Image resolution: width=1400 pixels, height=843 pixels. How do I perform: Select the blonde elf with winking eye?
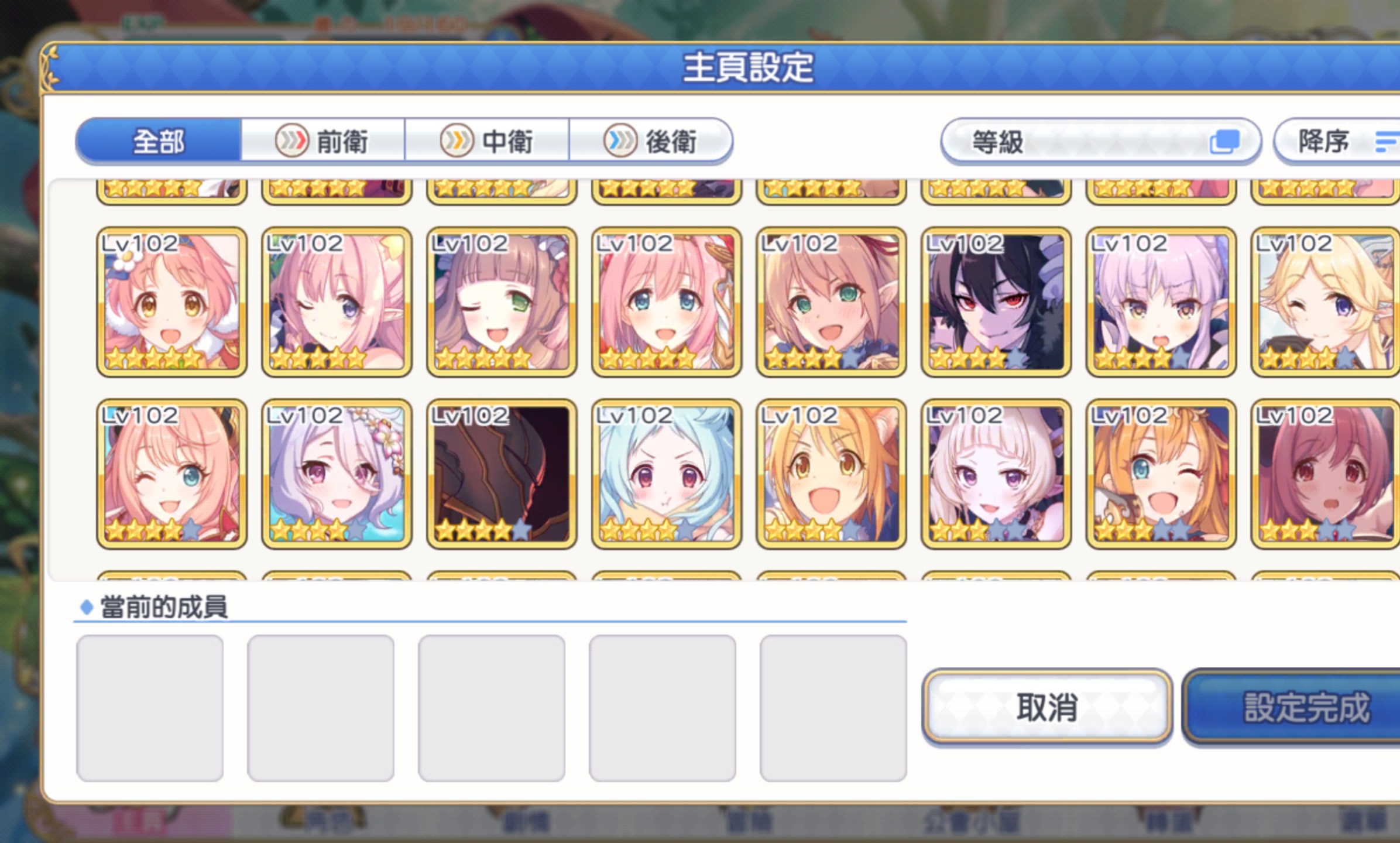click(1324, 302)
